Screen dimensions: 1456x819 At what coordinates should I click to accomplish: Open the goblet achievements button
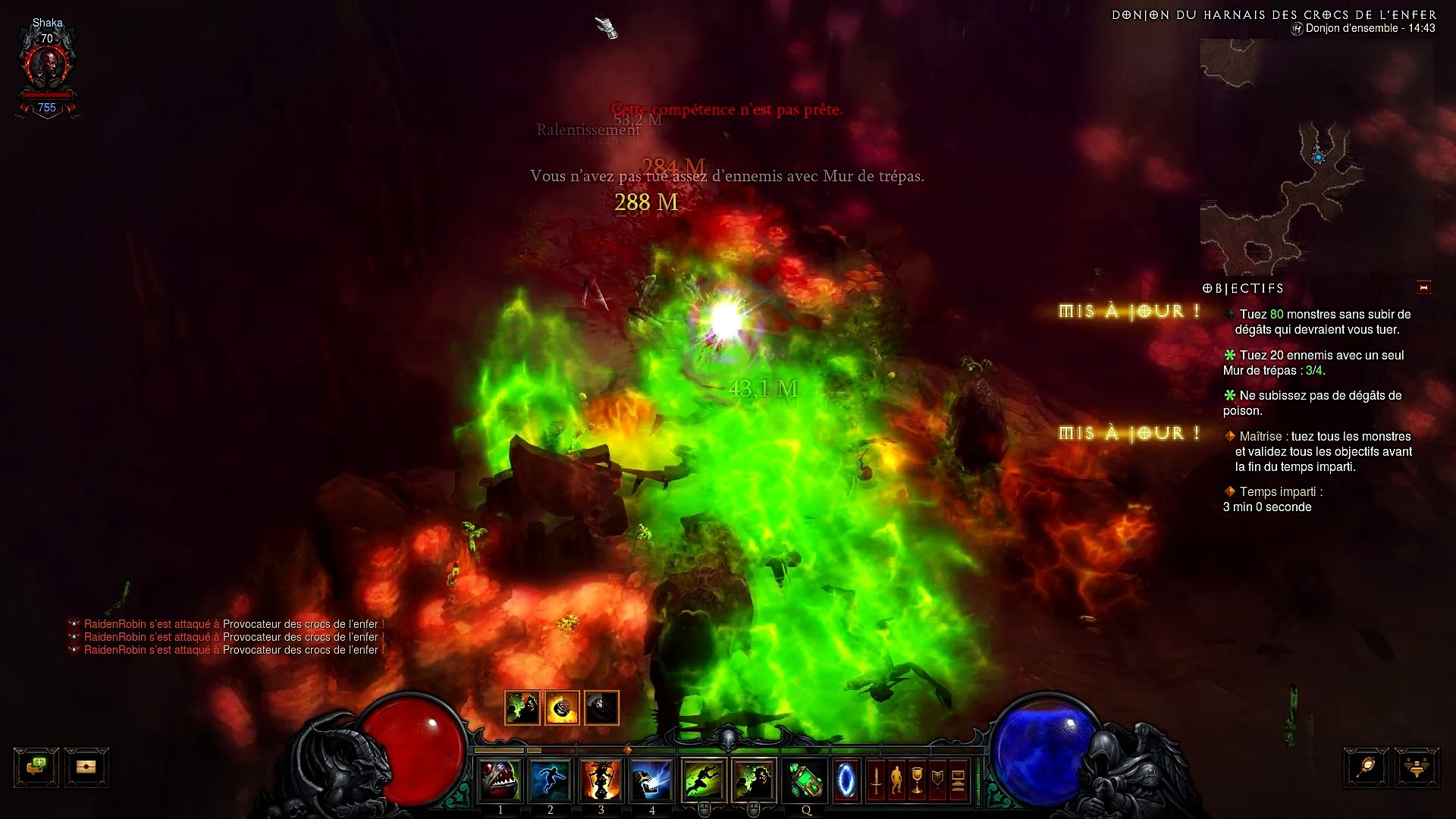pos(917,780)
